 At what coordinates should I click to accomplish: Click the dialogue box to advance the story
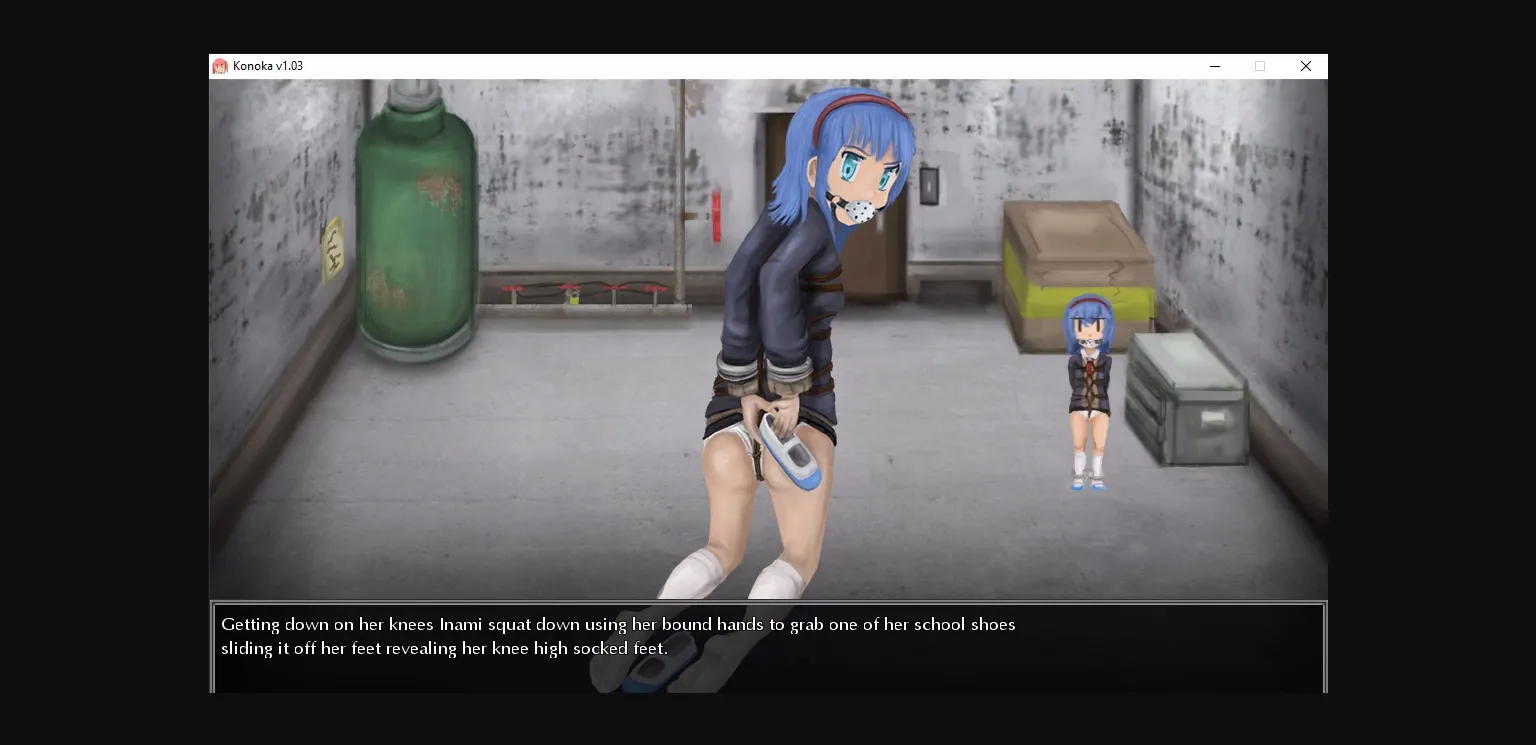[x=768, y=645]
